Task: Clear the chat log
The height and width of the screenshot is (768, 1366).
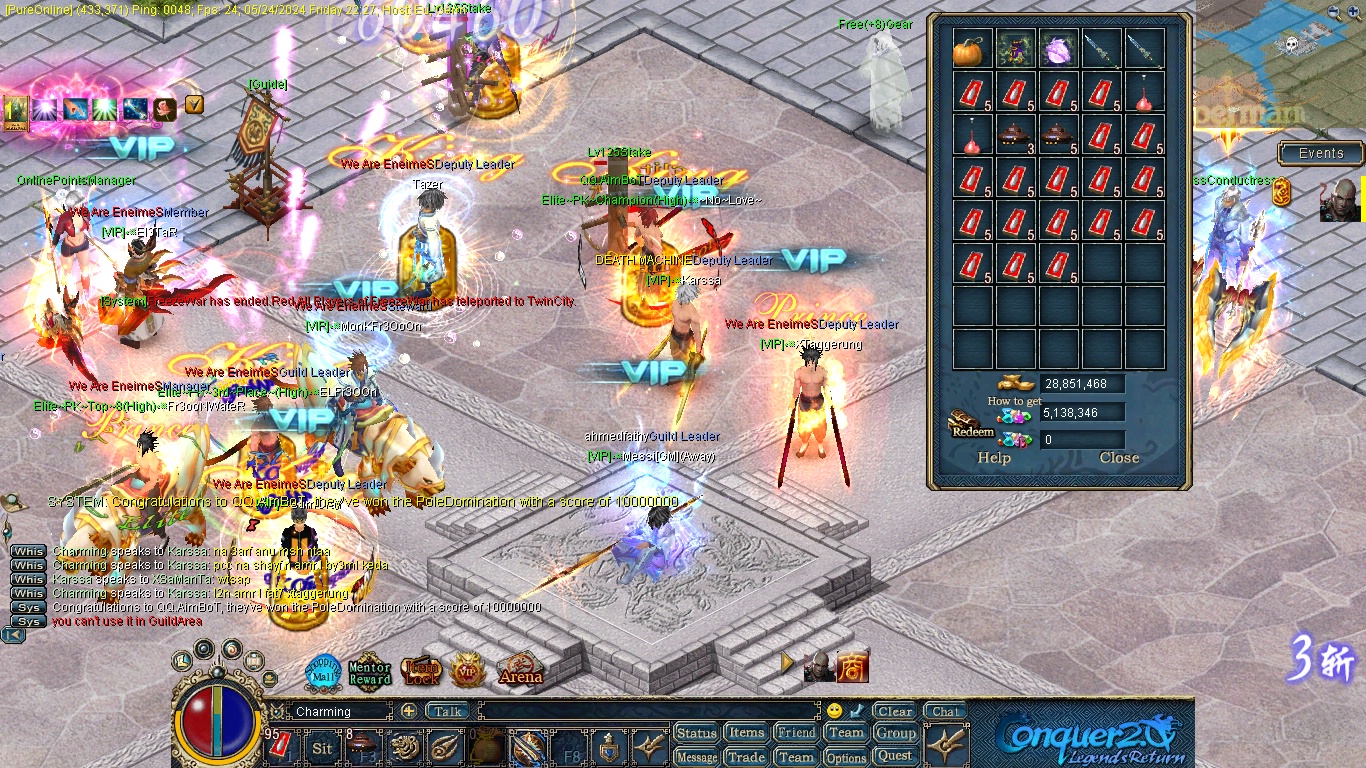Action: (x=895, y=712)
